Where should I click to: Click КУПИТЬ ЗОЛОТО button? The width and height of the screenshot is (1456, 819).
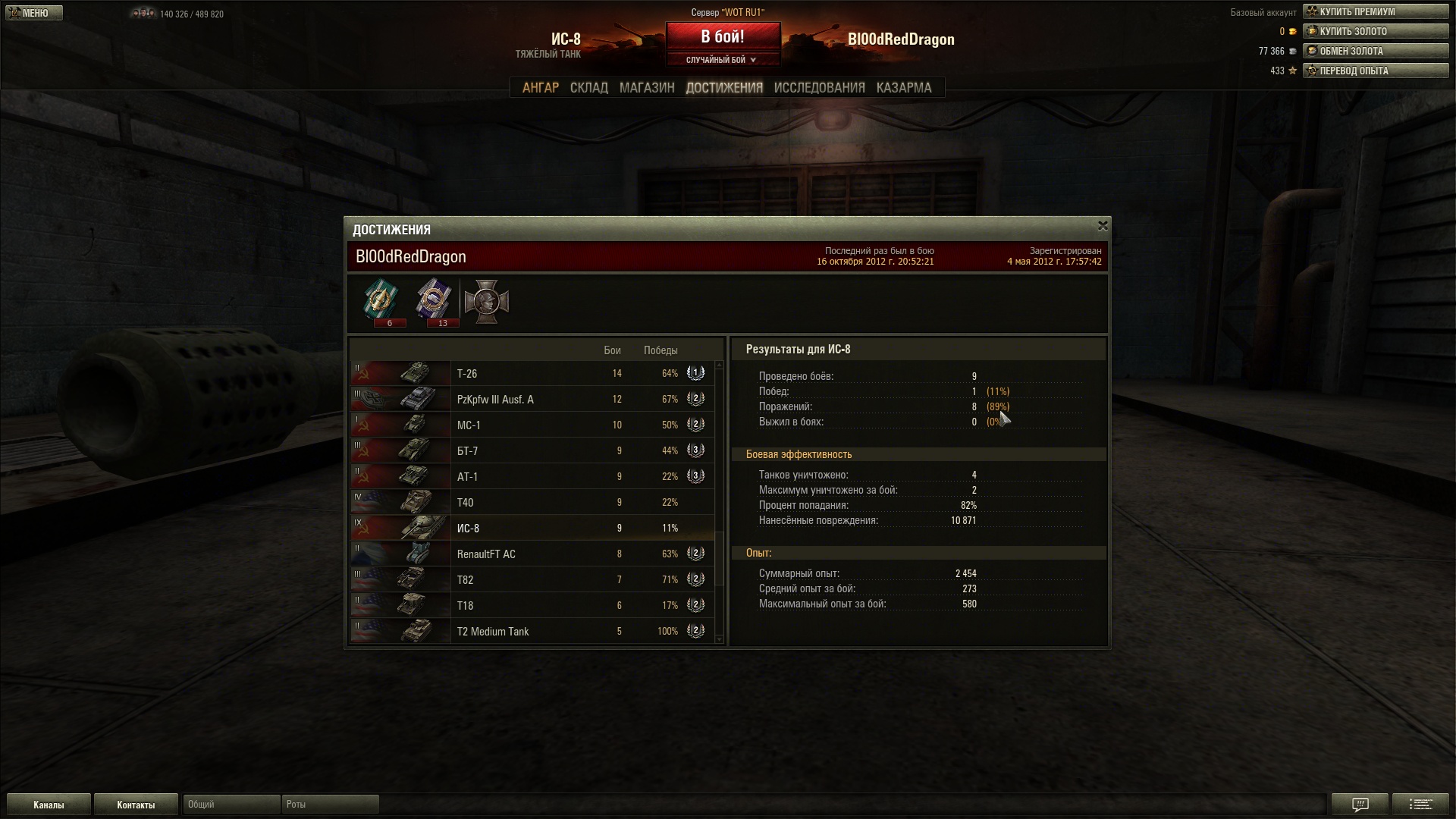1375,31
